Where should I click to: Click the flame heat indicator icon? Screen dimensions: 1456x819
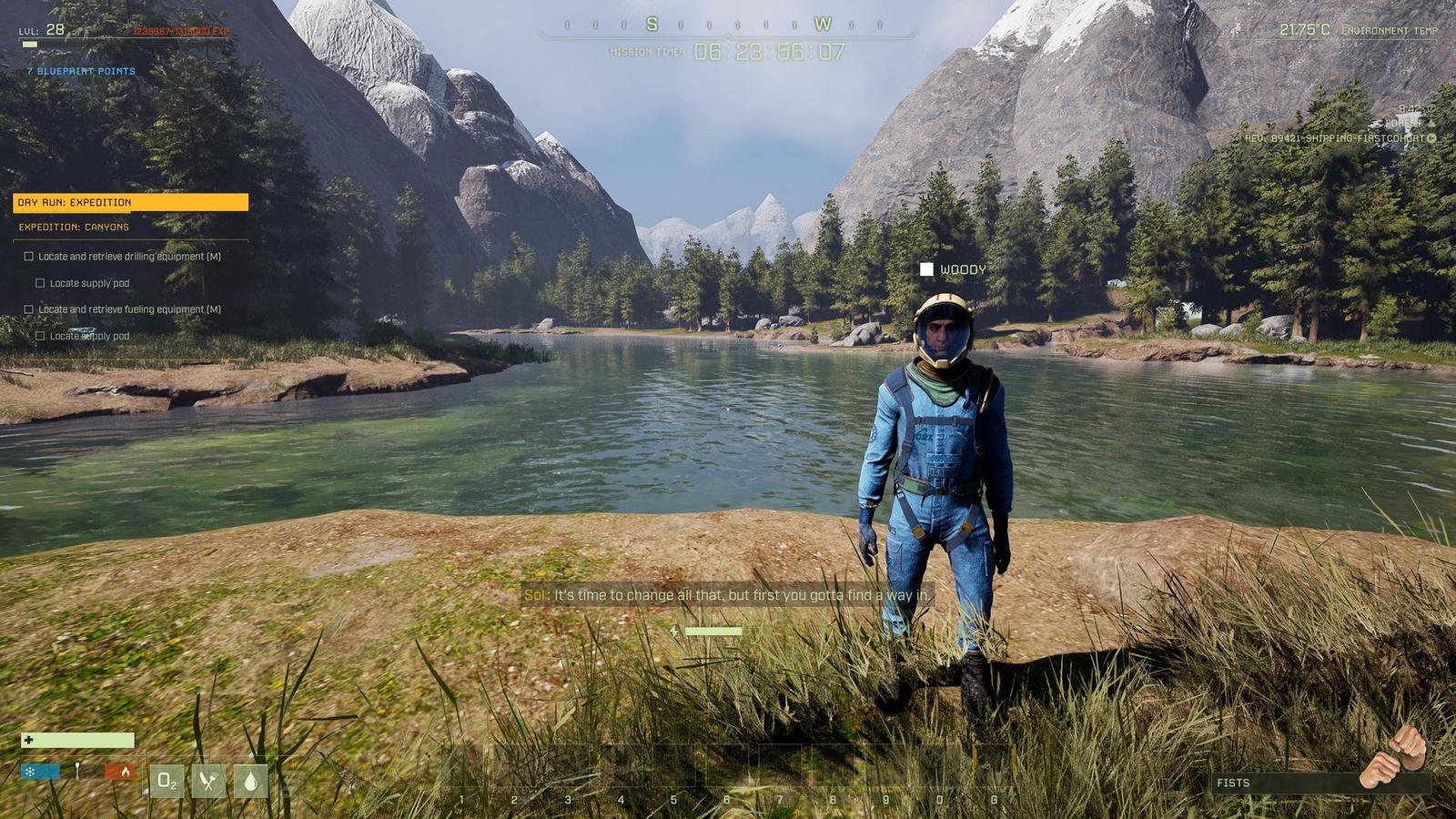point(123,772)
